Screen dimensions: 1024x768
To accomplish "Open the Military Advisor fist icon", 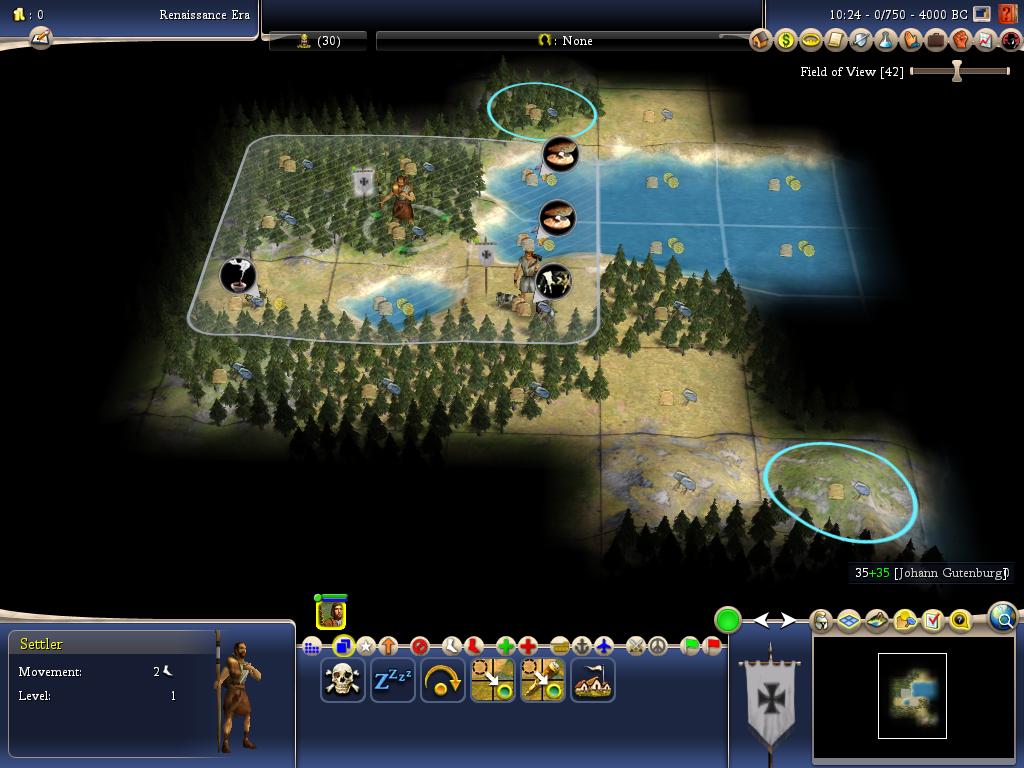I will 961,41.
